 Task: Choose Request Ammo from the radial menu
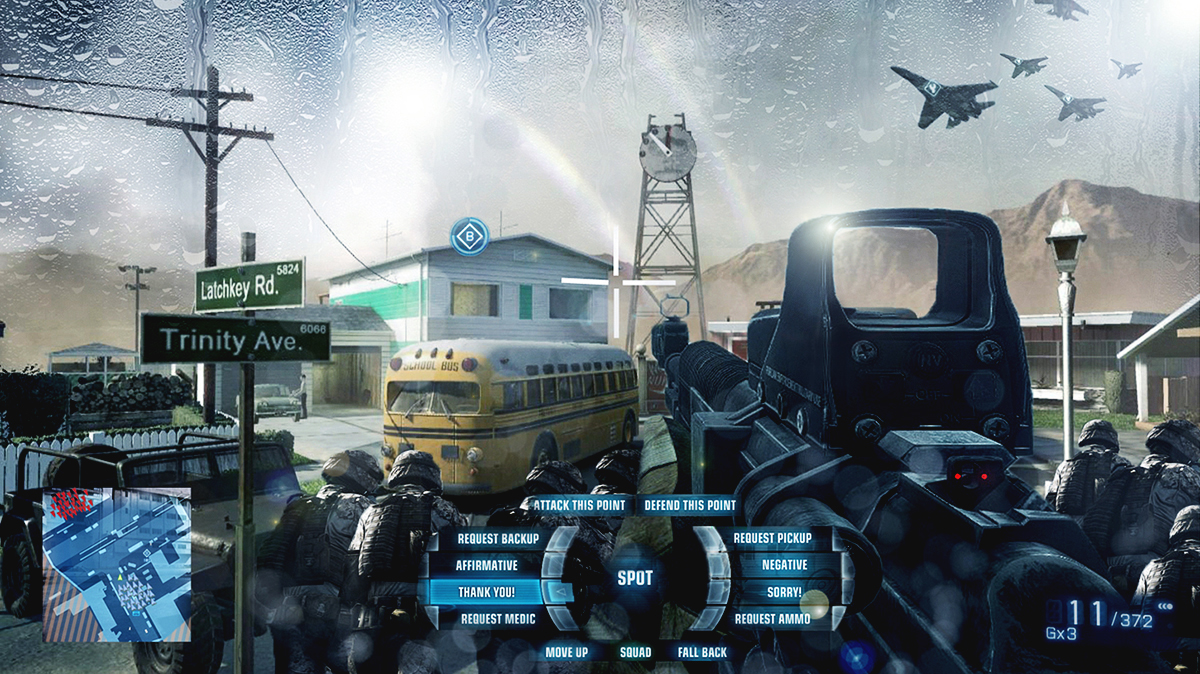772,619
